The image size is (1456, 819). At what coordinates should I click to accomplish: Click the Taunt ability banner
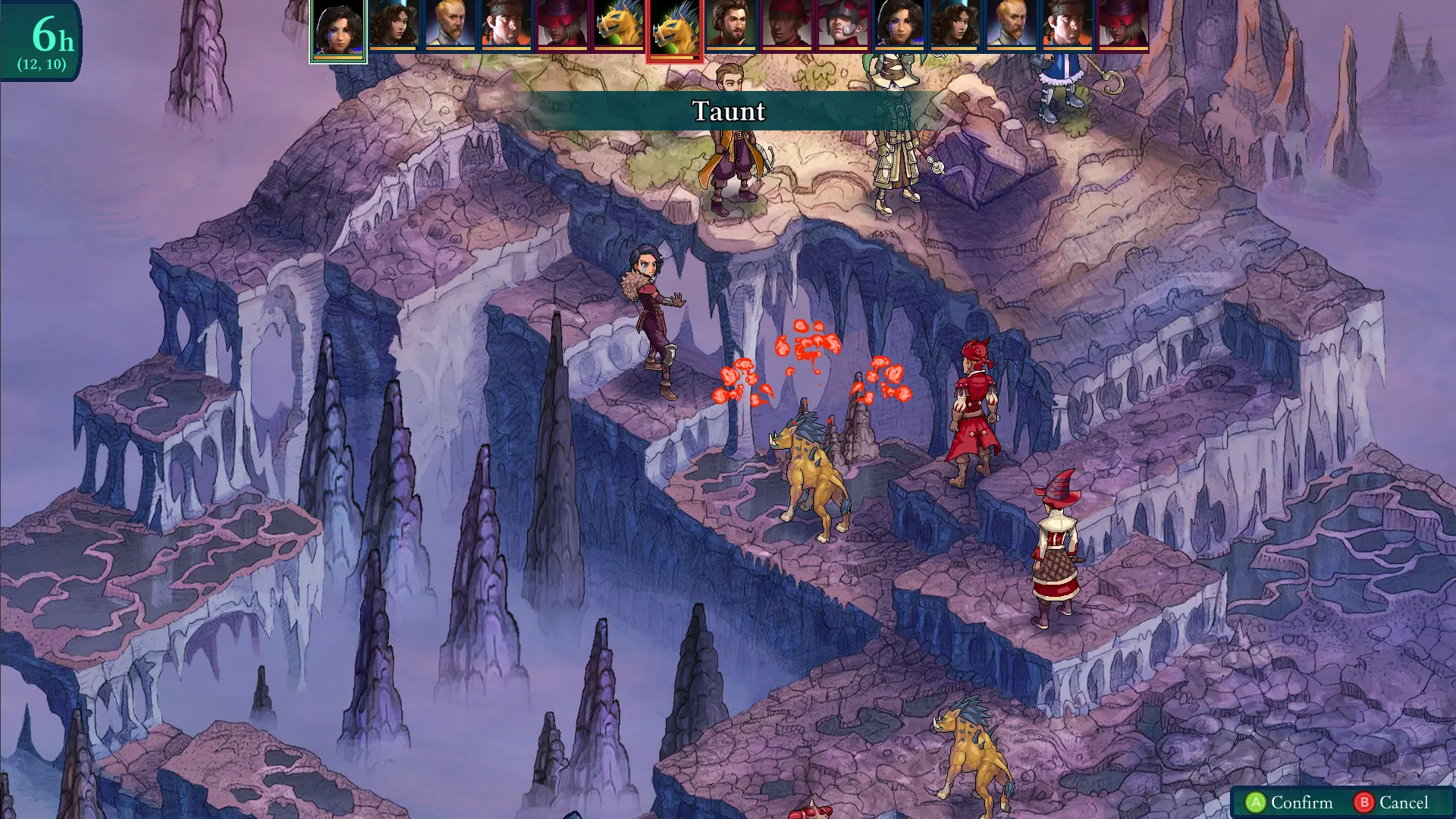pos(728,112)
